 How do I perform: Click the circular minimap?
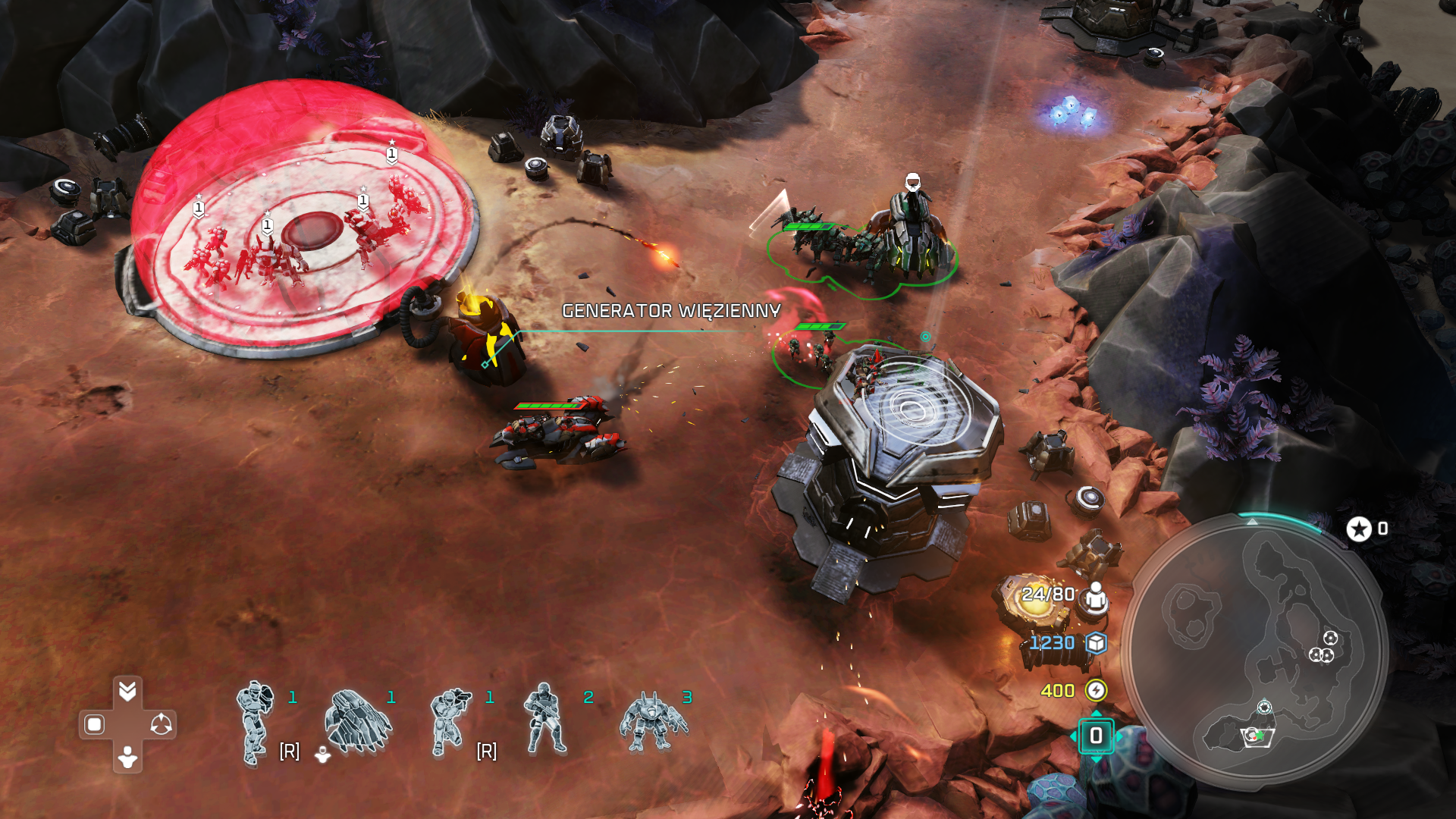[1255, 652]
